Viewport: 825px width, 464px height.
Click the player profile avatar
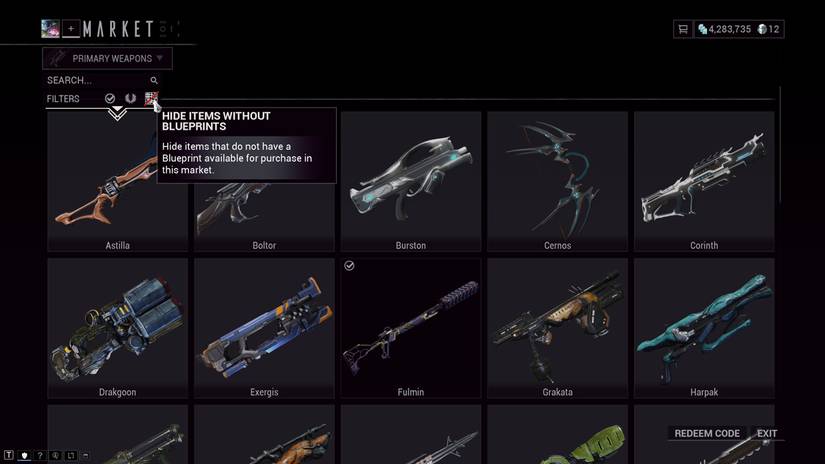tap(50, 29)
